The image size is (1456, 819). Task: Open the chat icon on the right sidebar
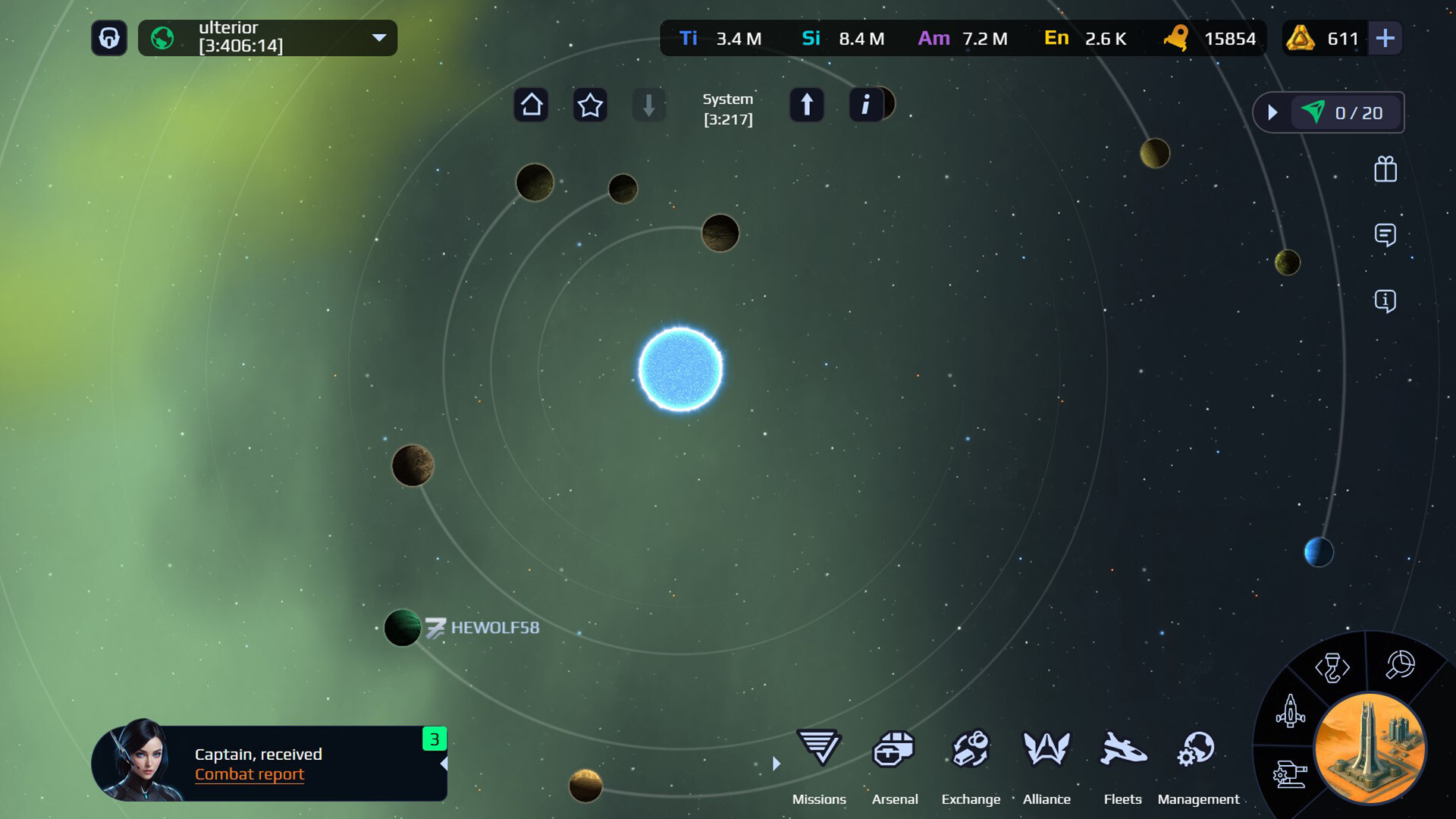point(1386,236)
